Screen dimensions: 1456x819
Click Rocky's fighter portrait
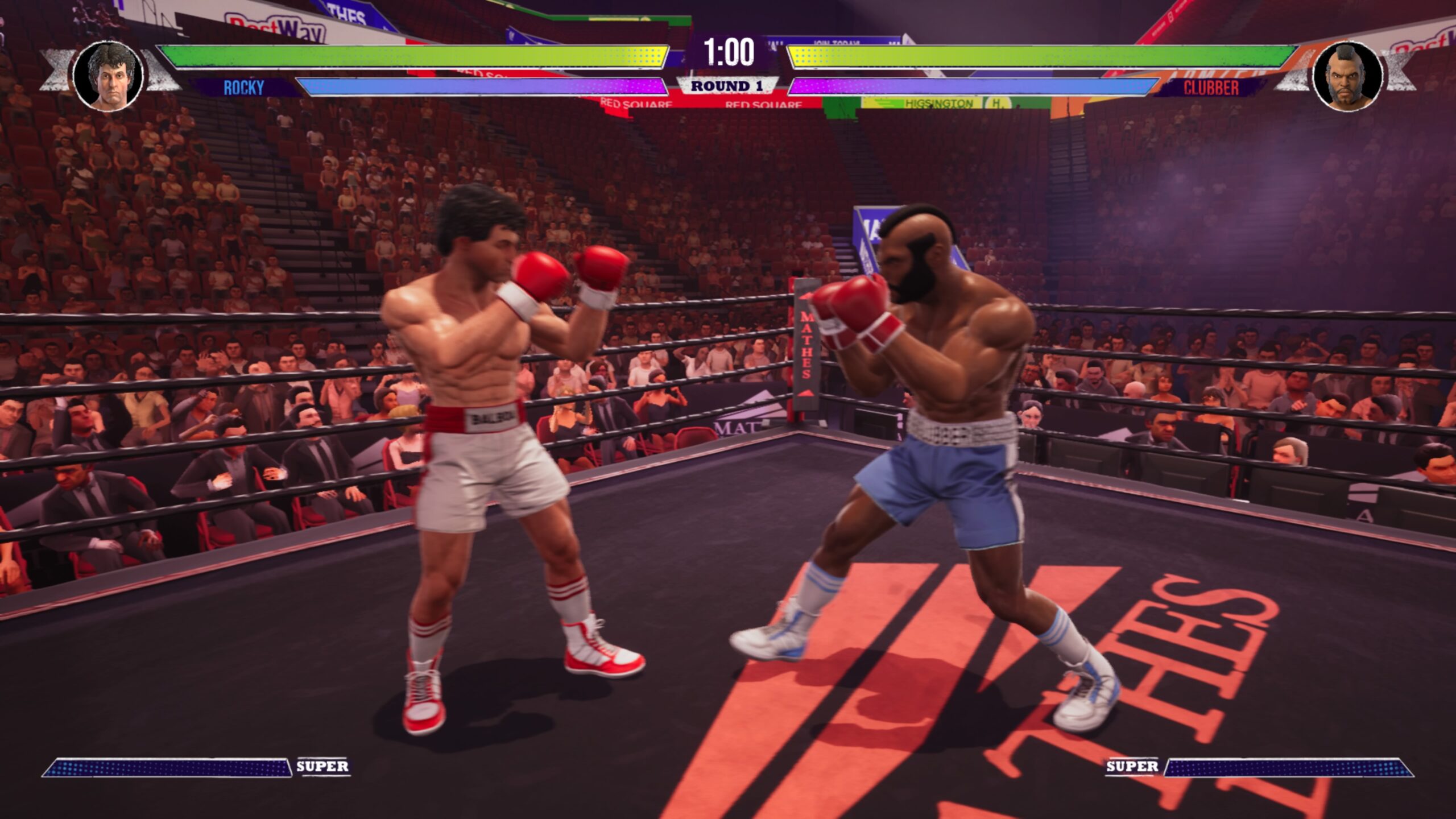[109, 76]
